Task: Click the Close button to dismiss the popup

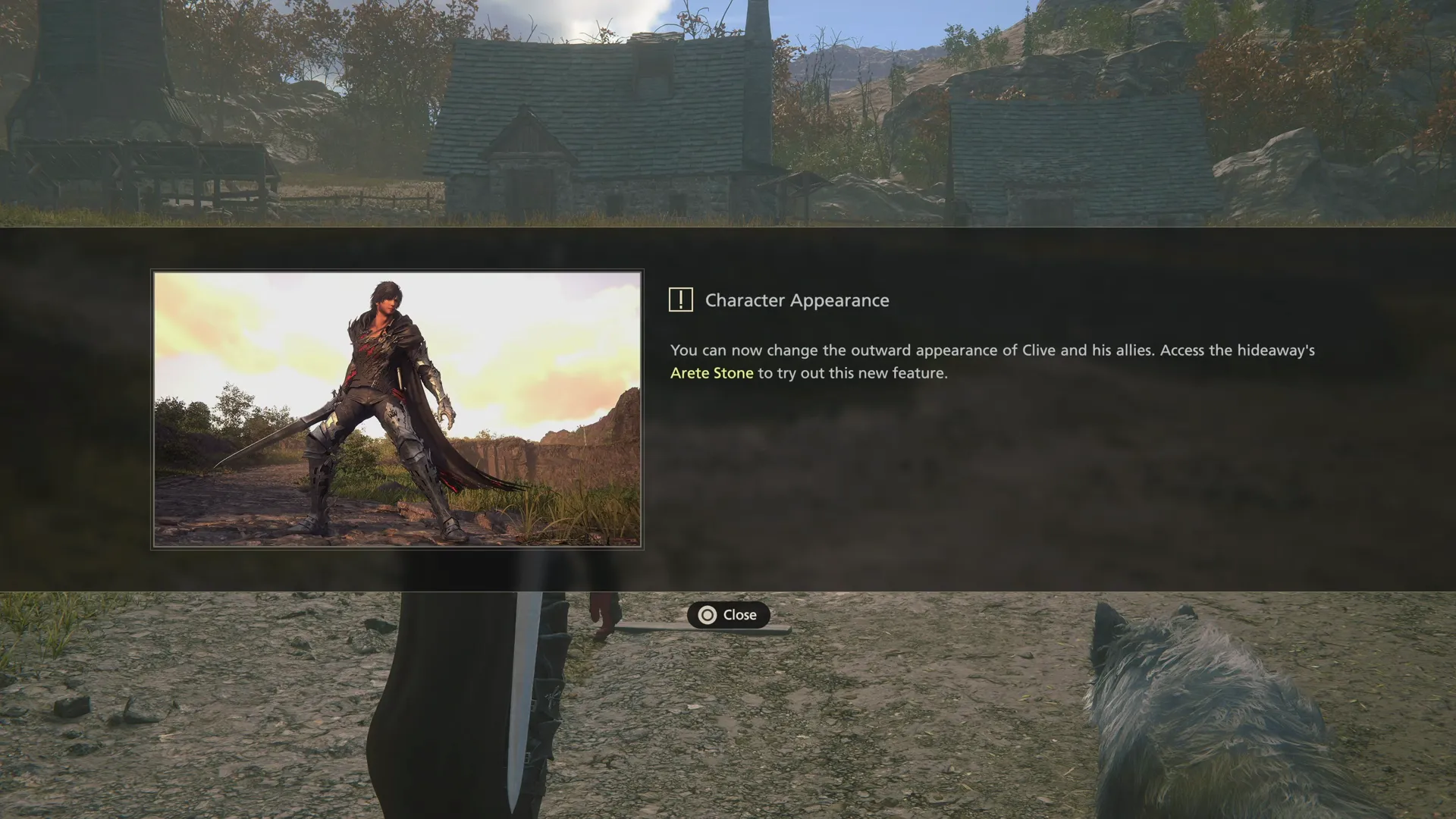Action: pyautogui.click(x=730, y=615)
